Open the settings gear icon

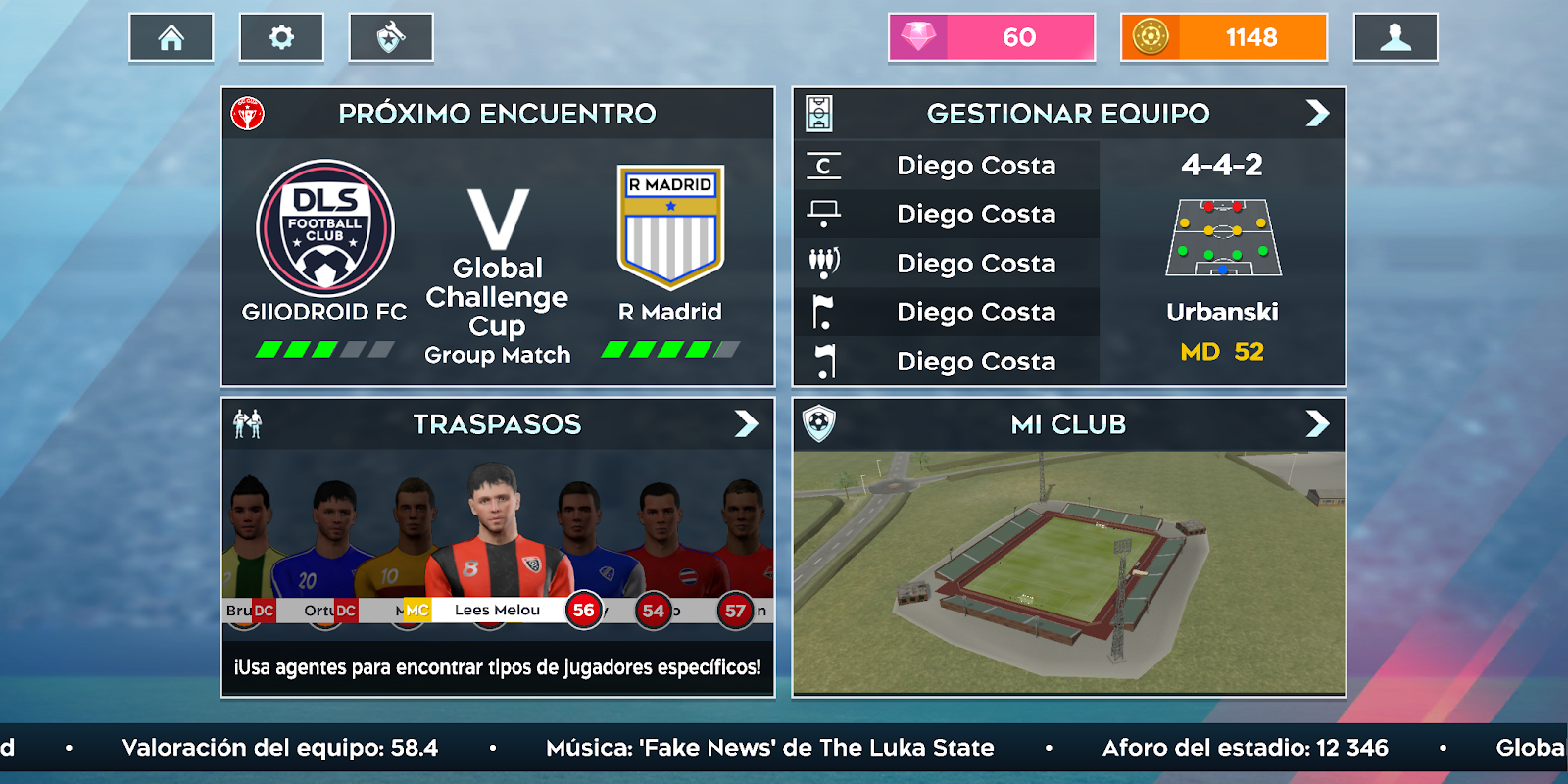(281, 37)
